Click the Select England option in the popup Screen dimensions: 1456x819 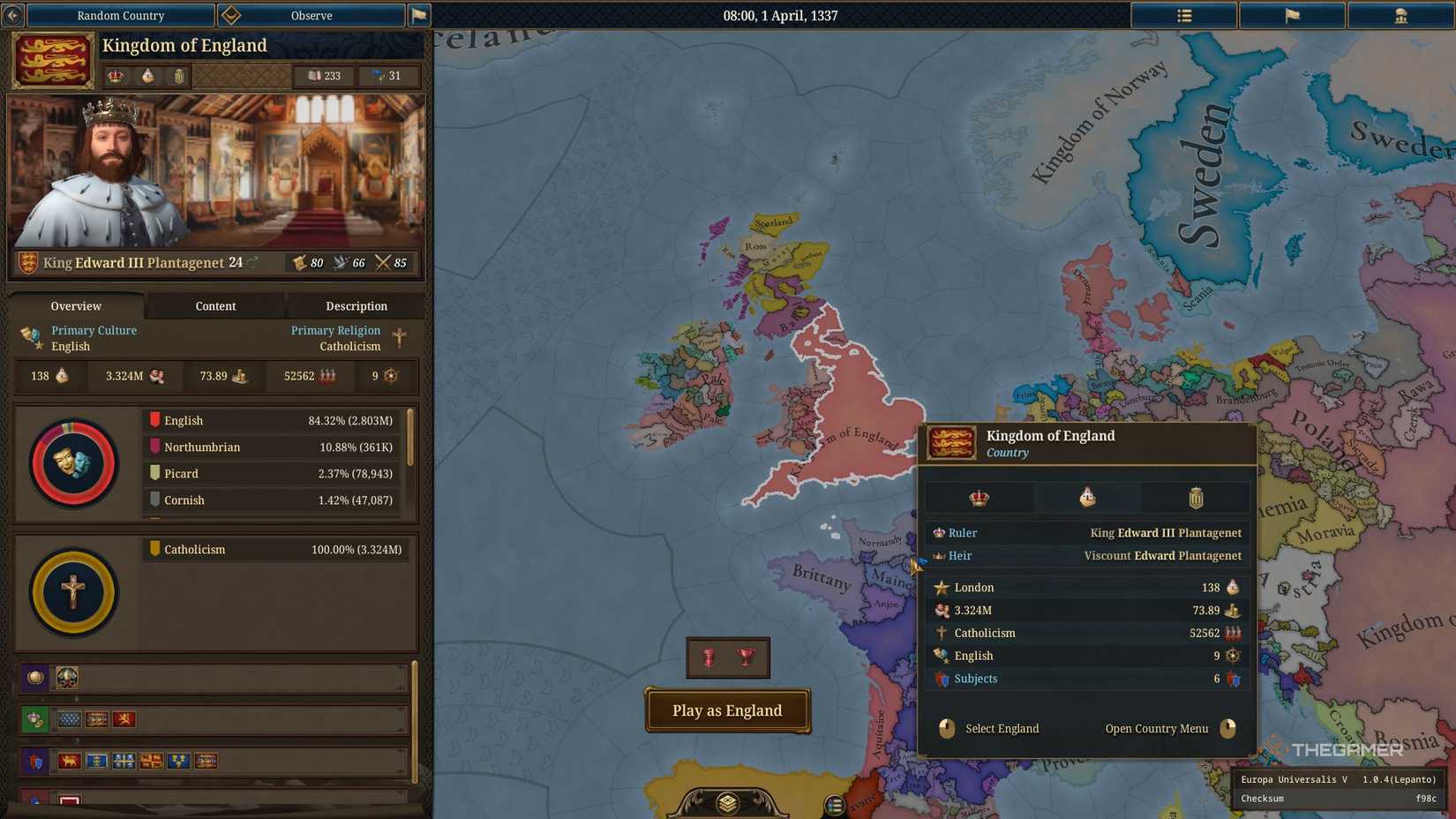point(1002,728)
